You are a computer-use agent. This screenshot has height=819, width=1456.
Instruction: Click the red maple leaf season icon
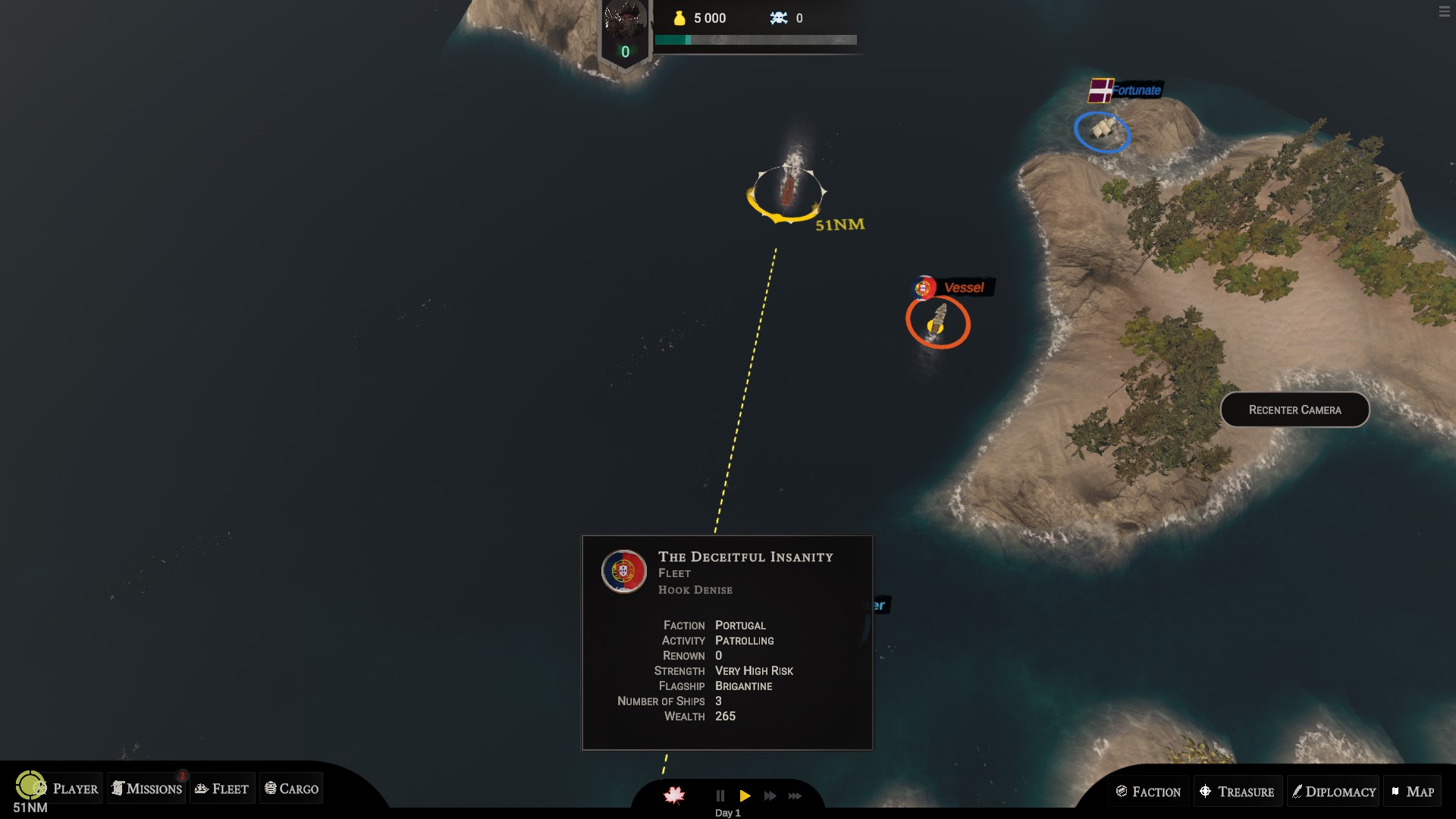[674, 795]
